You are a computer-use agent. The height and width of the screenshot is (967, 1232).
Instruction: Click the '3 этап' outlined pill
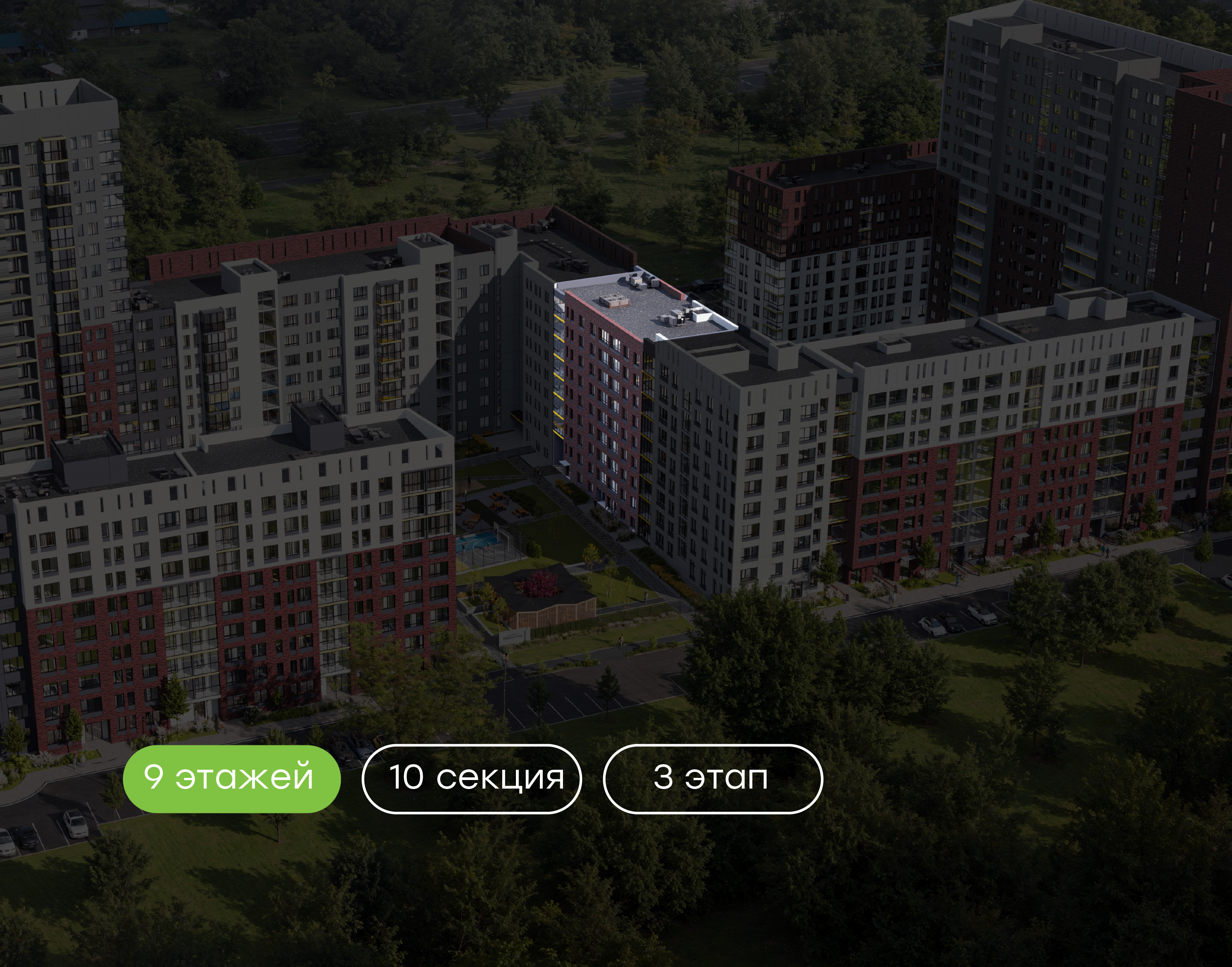[713, 778]
